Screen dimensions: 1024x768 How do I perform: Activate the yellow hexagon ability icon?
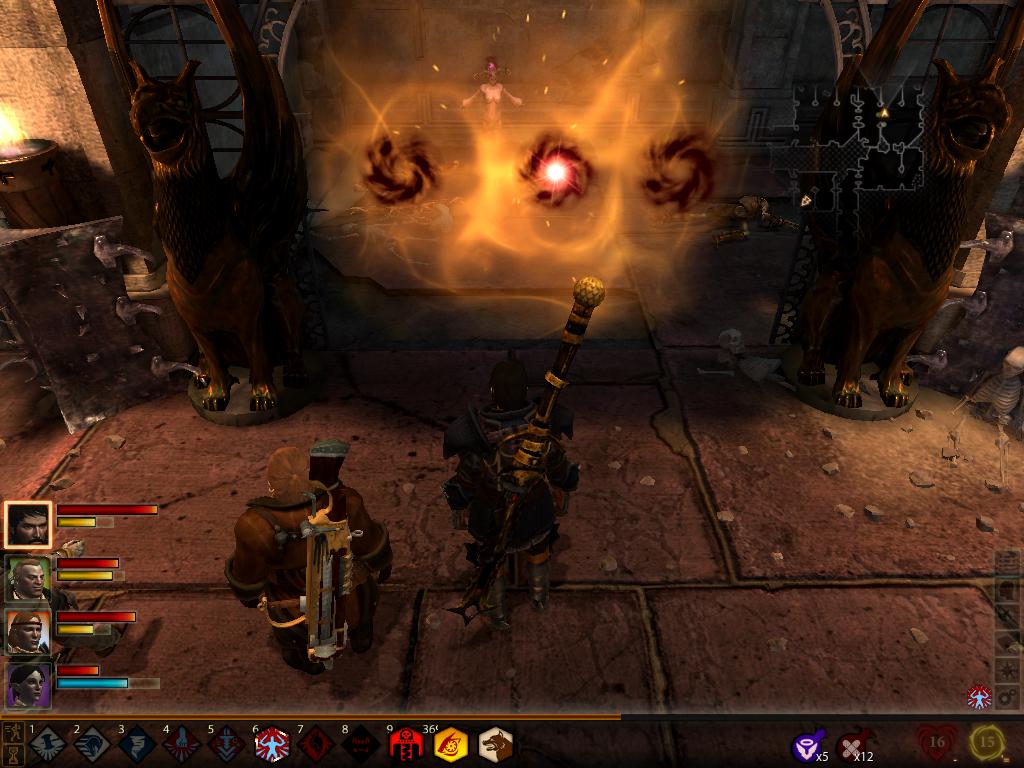pos(451,744)
